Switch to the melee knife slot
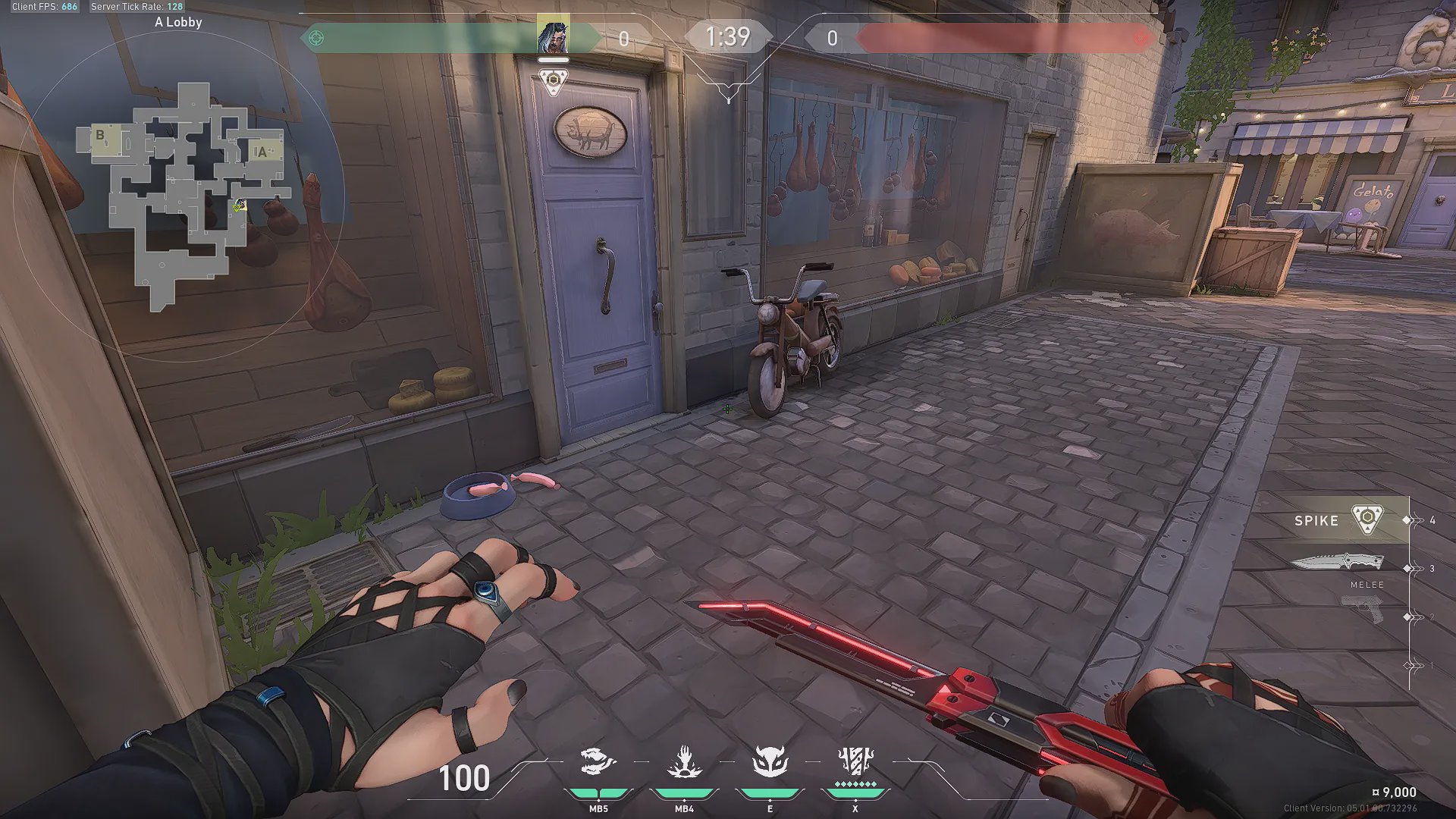The width and height of the screenshot is (1456, 819). [x=1338, y=563]
